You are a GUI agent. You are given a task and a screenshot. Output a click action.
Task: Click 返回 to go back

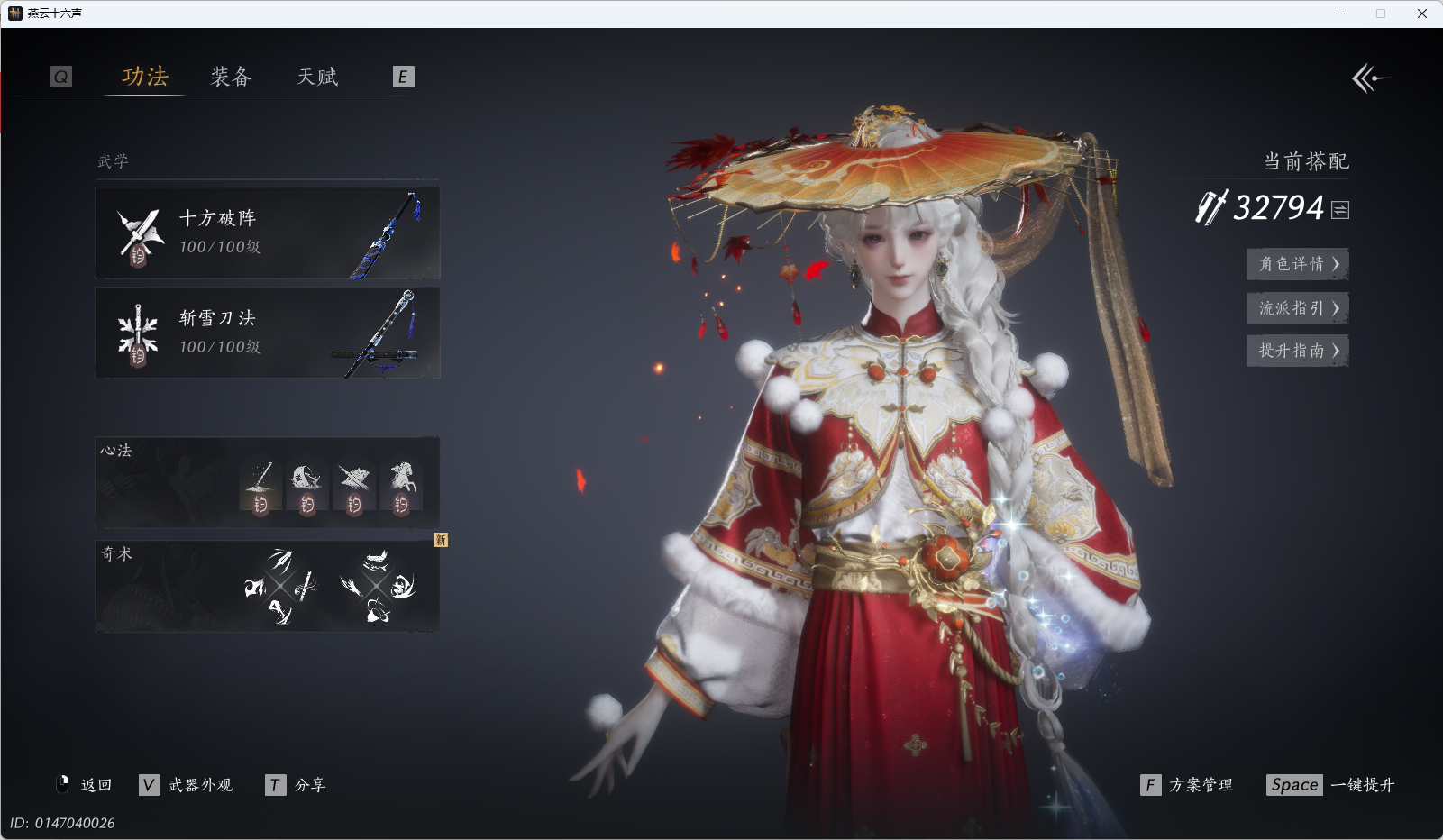tap(85, 785)
